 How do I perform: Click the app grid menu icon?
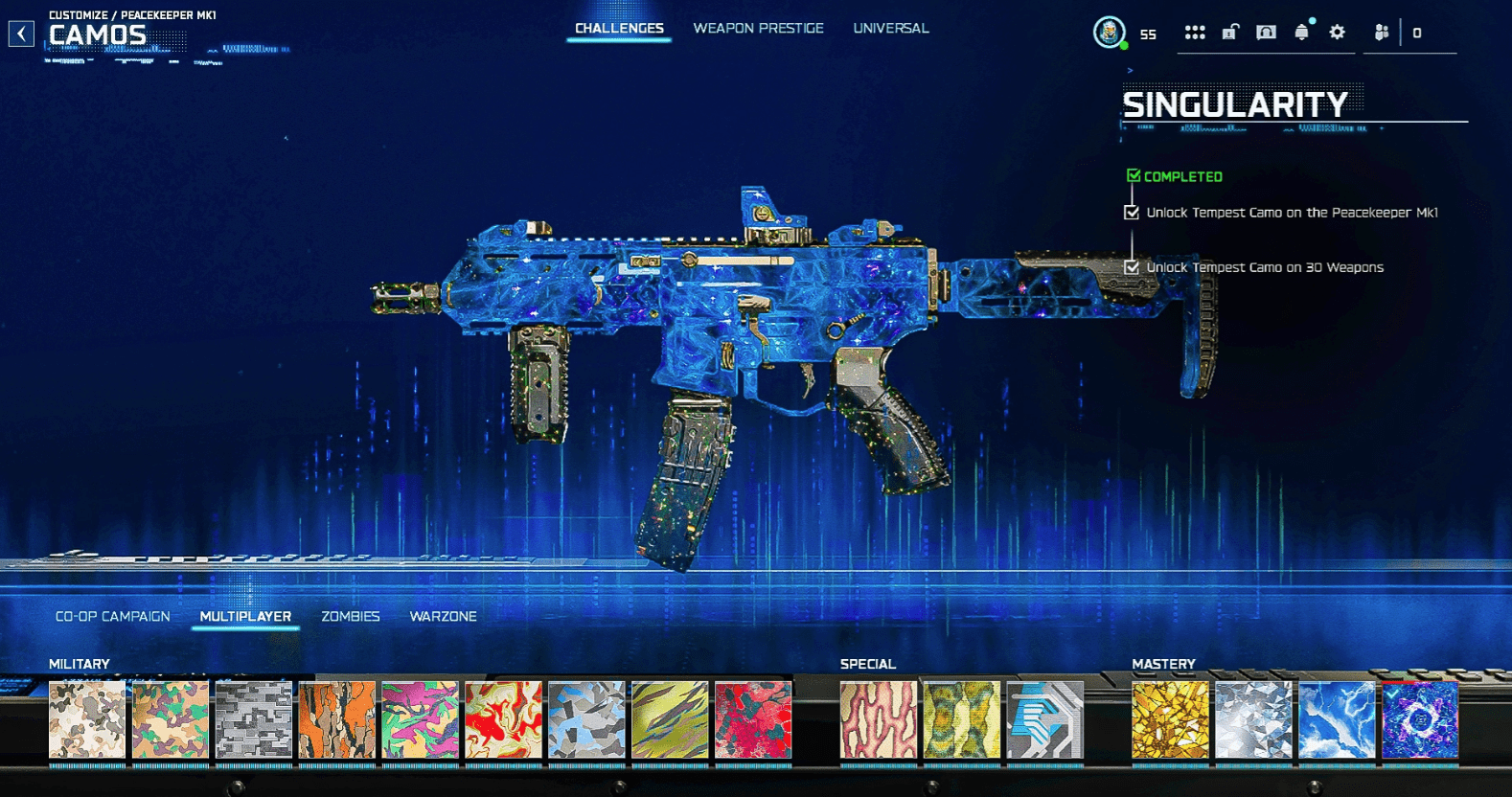[x=1195, y=32]
